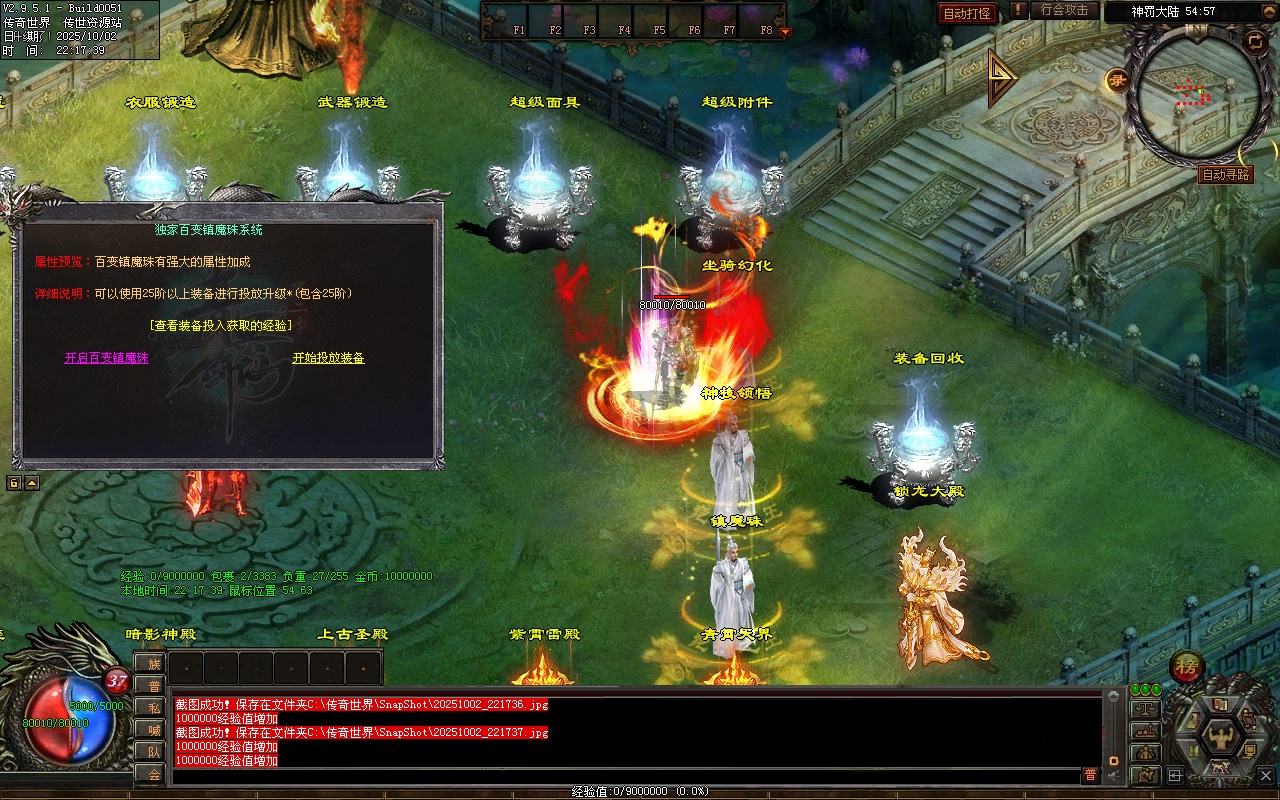
Task: Switch to the 族 chat channel
Action: 154,663
